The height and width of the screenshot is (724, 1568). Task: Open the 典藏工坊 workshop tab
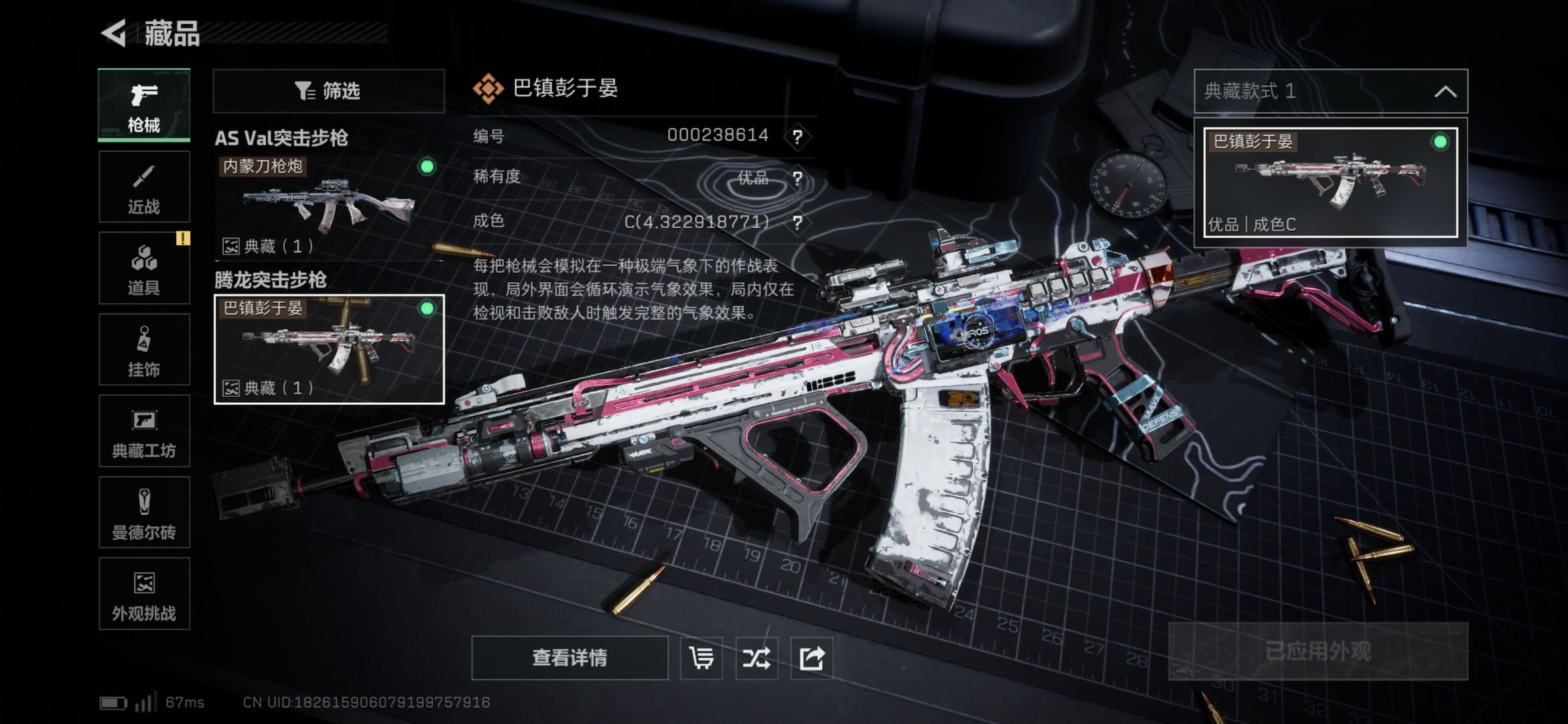pyautogui.click(x=144, y=431)
